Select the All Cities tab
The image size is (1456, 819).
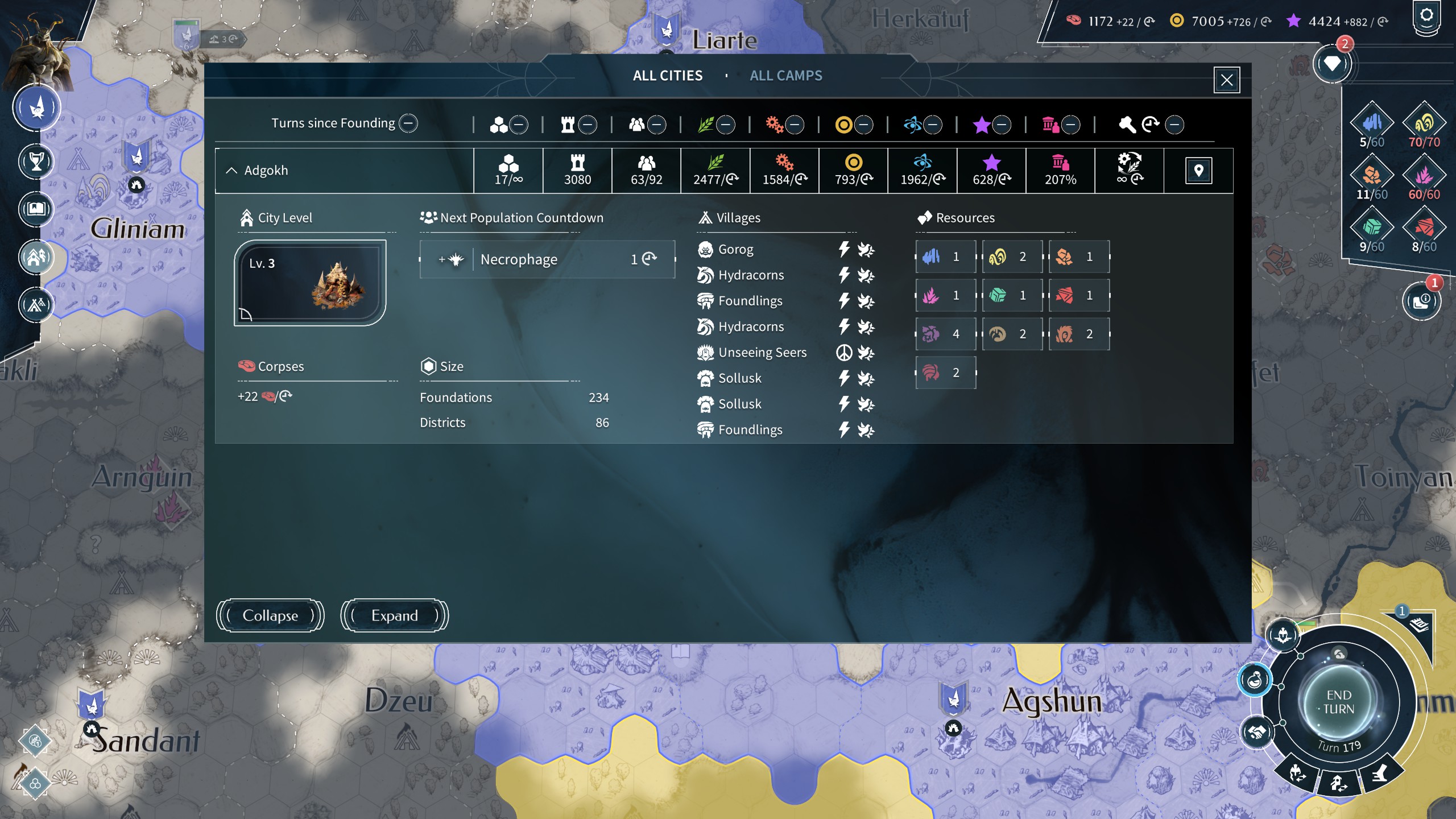(667, 76)
